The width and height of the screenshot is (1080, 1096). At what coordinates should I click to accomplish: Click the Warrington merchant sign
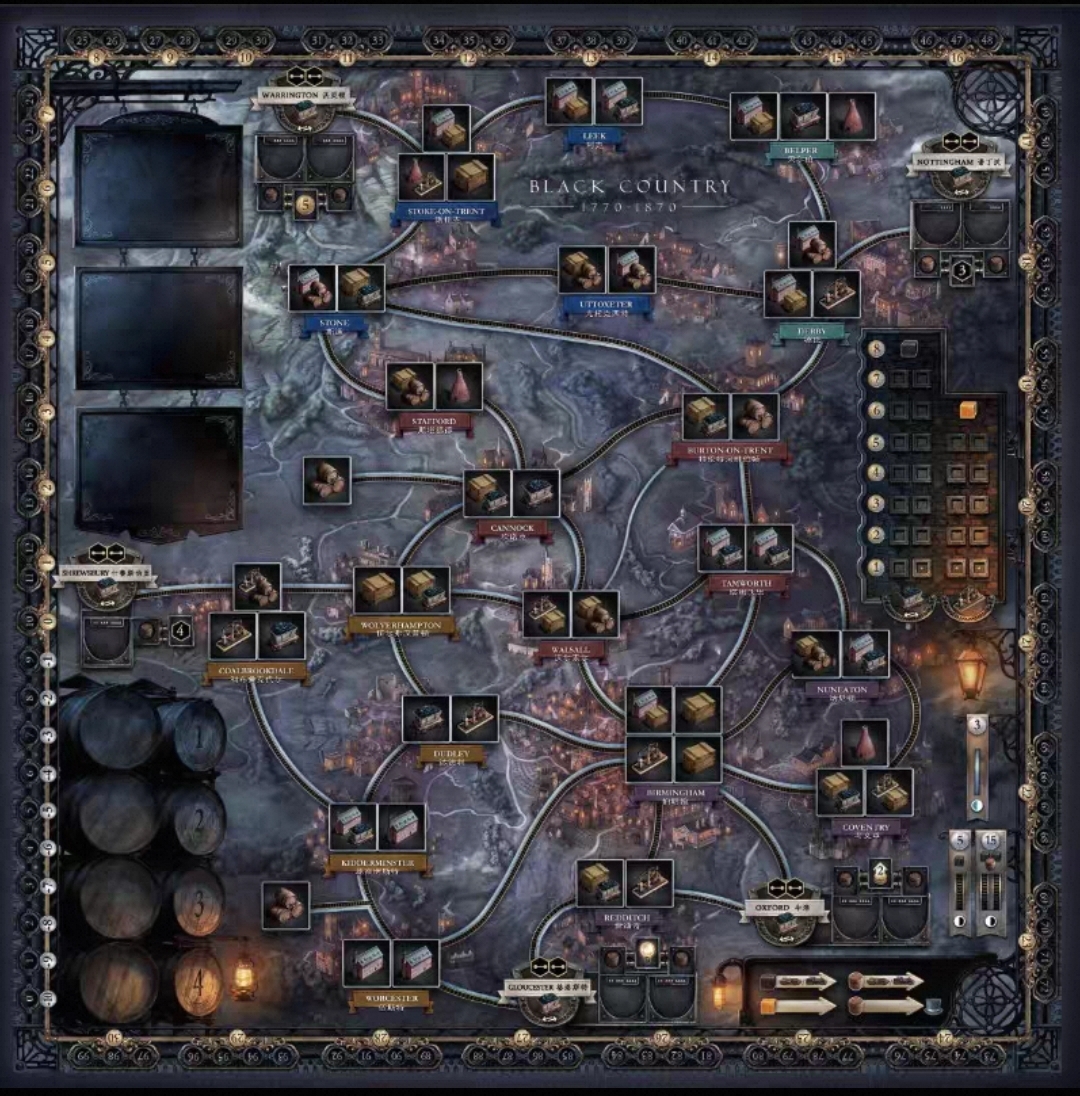point(301,95)
